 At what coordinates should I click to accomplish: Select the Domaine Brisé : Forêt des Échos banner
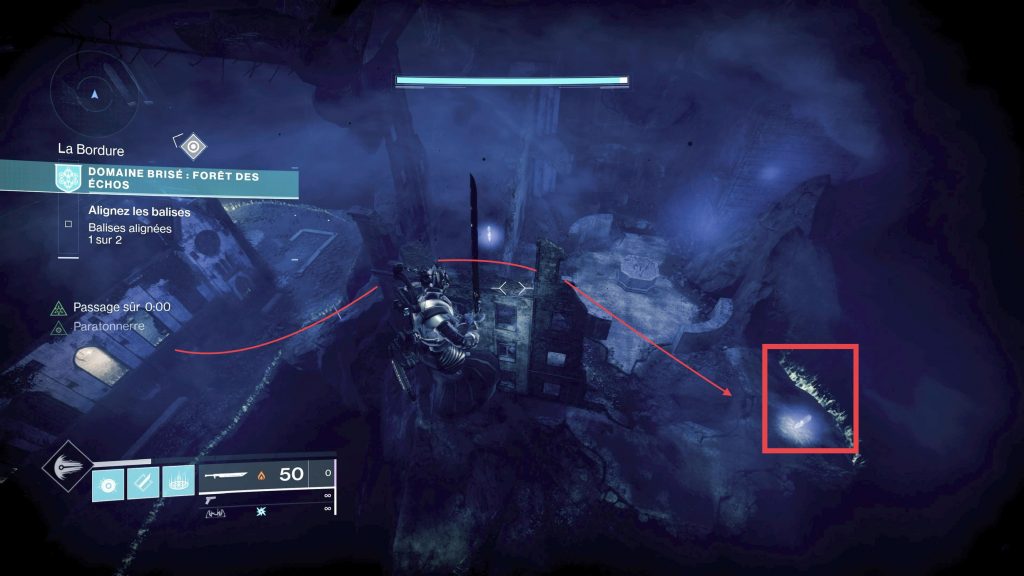[x=176, y=180]
